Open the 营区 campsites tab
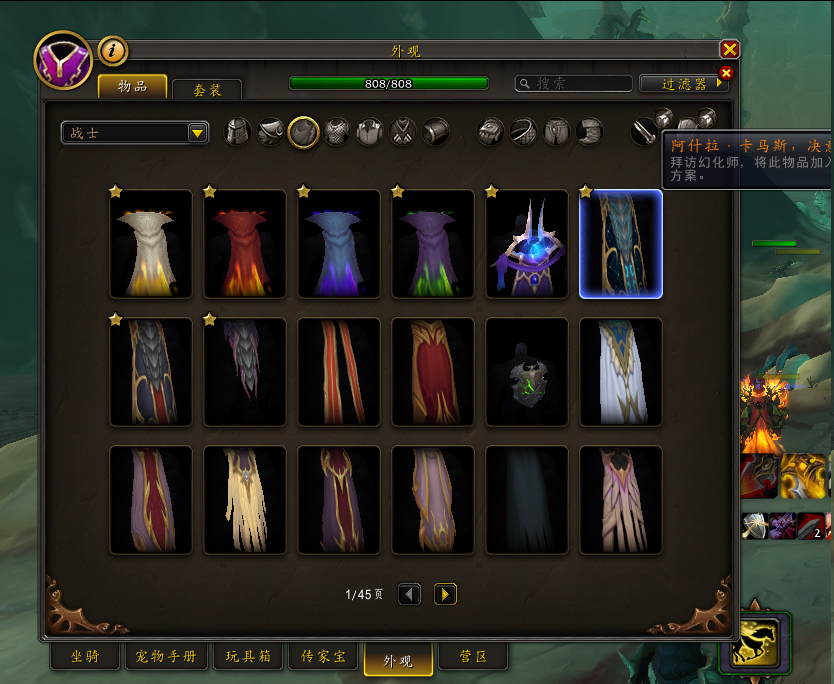834x684 pixels. coord(472,657)
